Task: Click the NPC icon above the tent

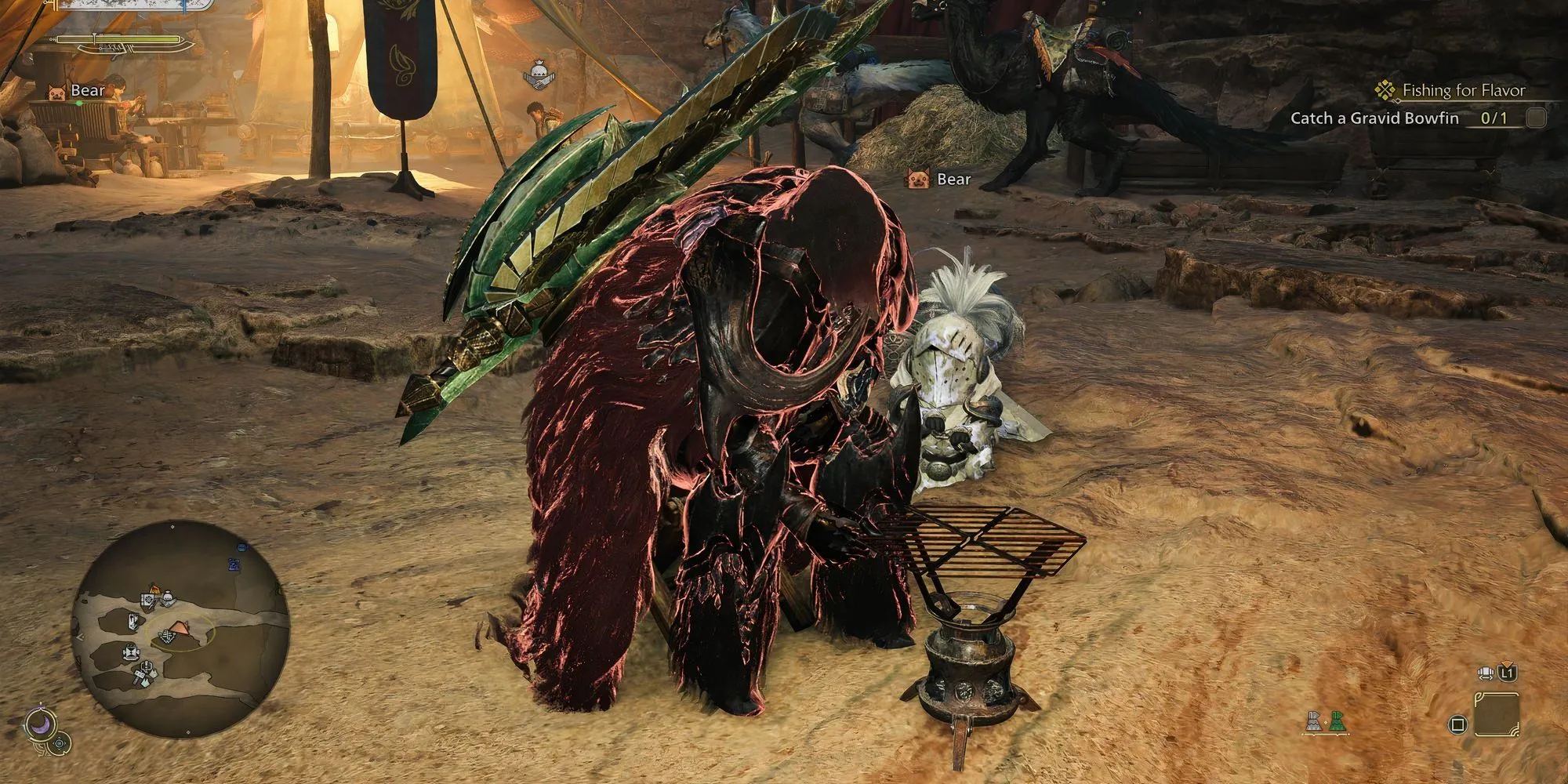Action: (537, 75)
